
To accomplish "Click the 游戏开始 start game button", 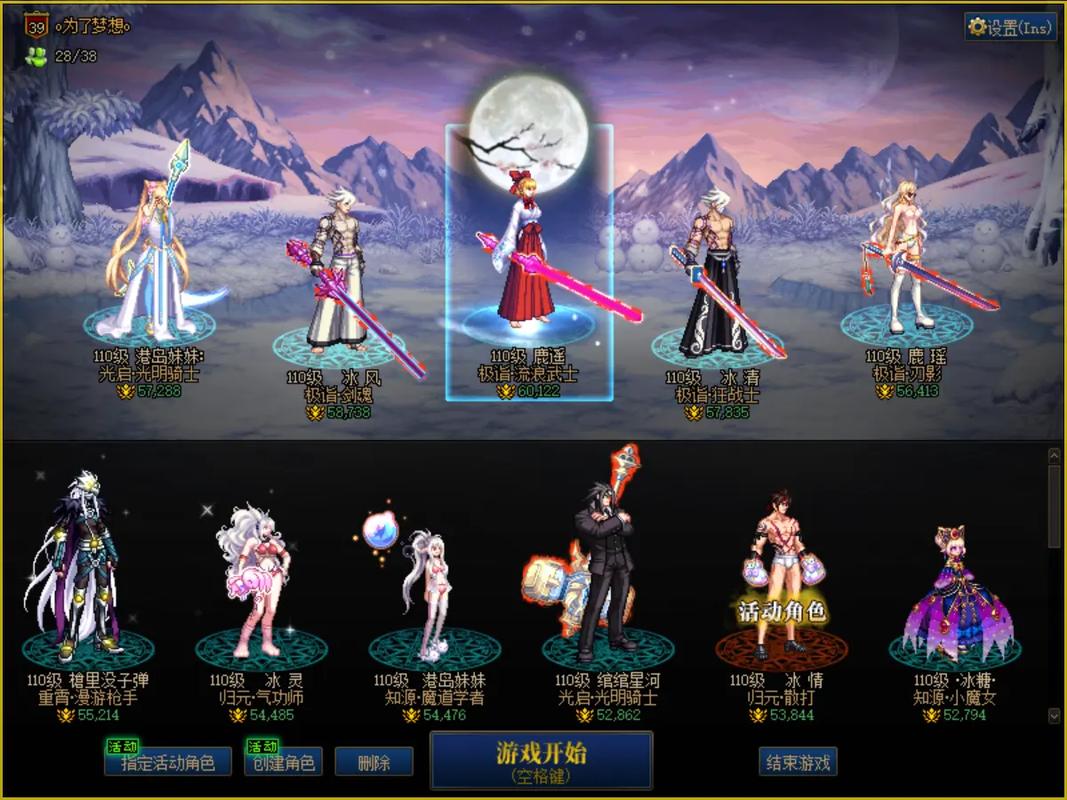I will coord(541,760).
